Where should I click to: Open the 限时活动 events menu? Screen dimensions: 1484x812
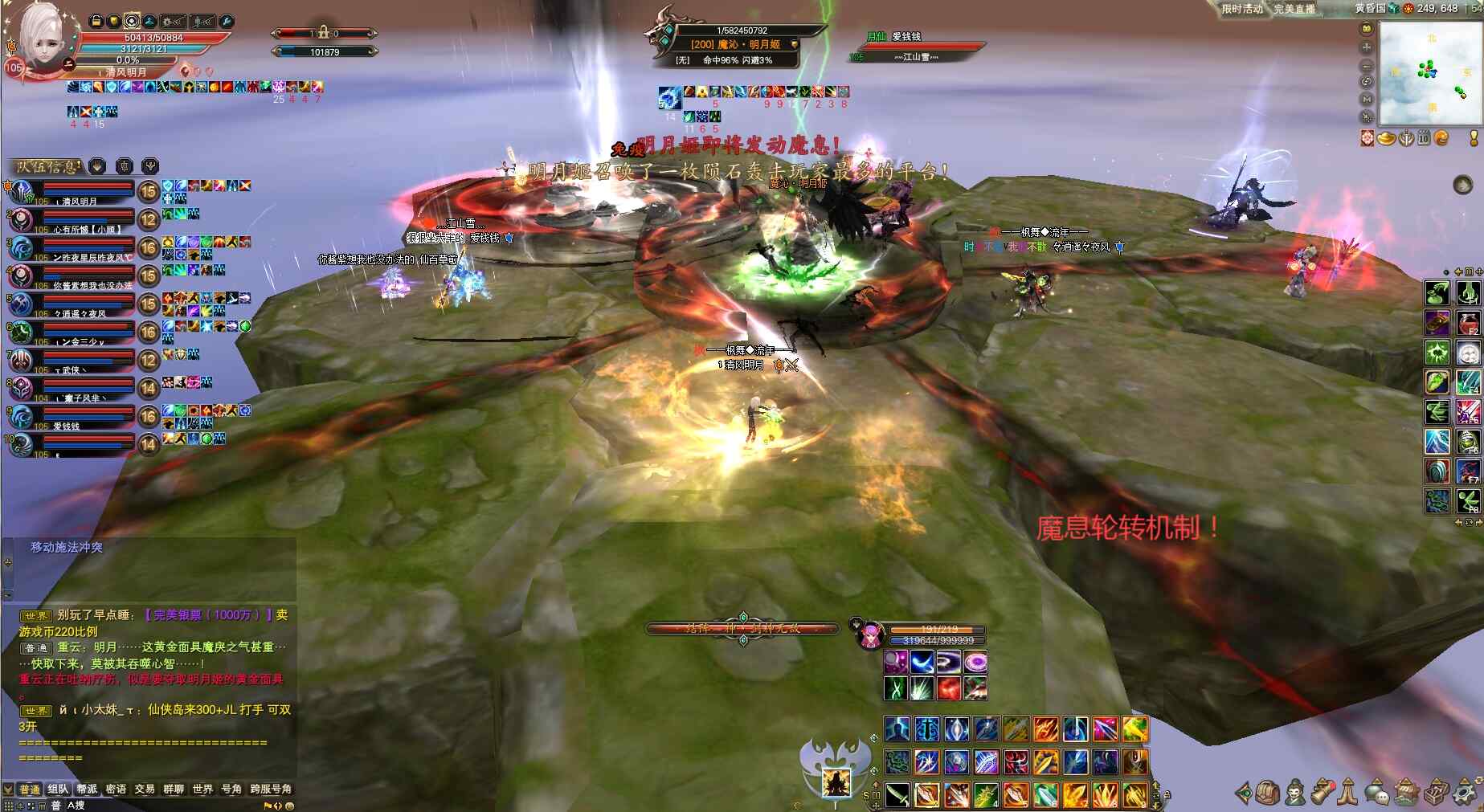(1241, 9)
